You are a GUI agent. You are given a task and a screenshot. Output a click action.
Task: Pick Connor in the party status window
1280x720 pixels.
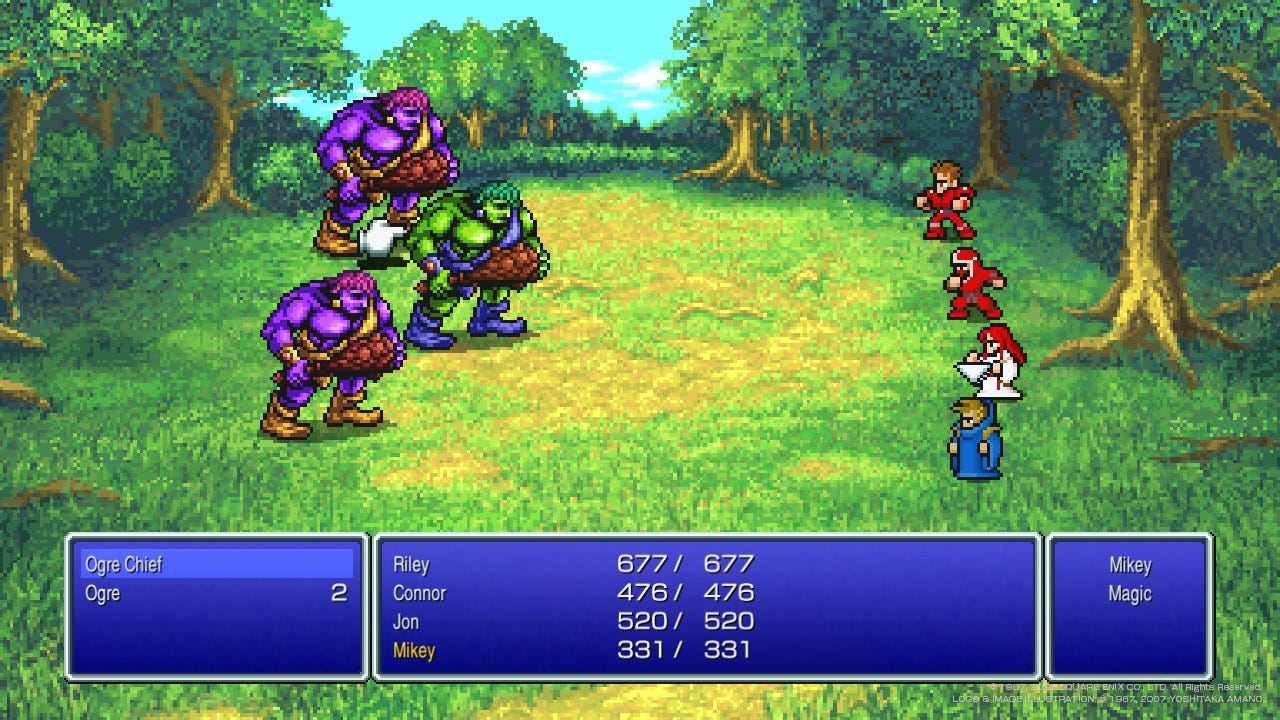click(x=419, y=593)
